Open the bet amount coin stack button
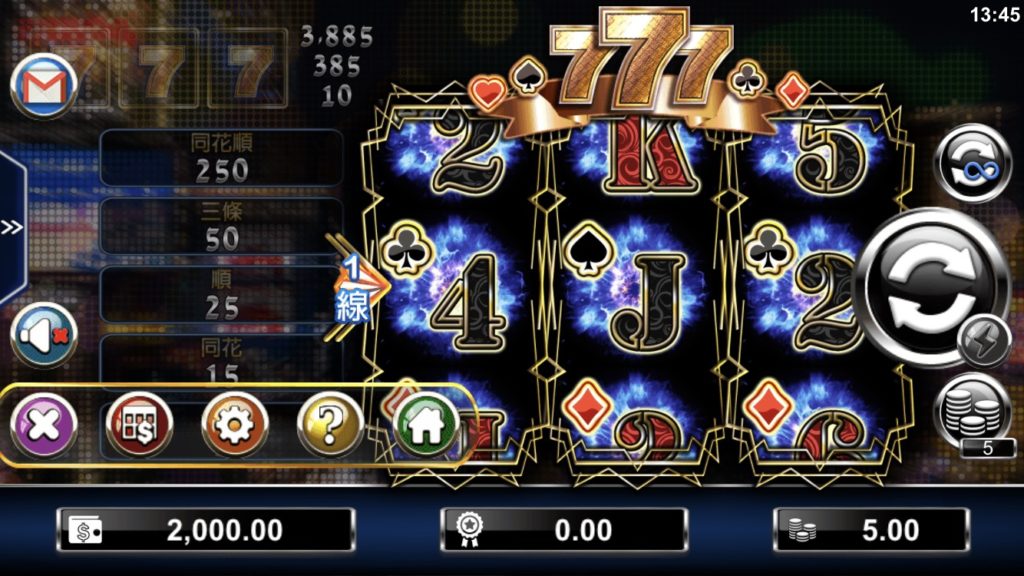The image size is (1024, 576). pyautogui.click(x=972, y=410)
